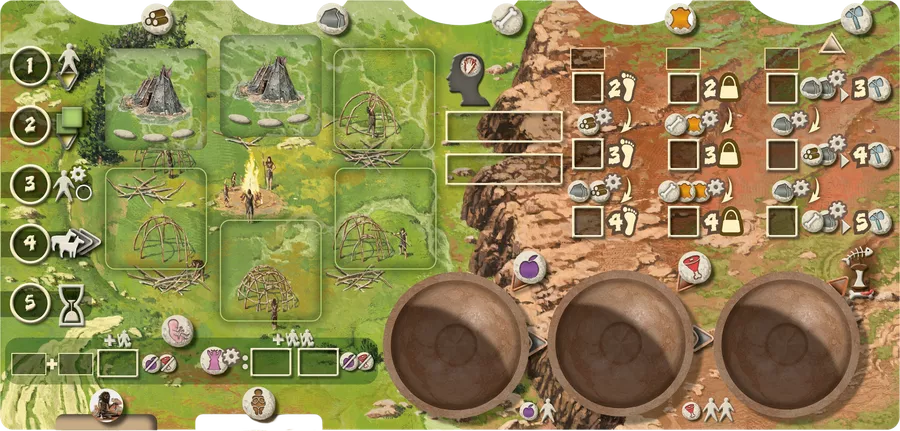Screen dimensions: 900x431
Task: Click the Venus figurine token
Action: click(x=258, y=402)
